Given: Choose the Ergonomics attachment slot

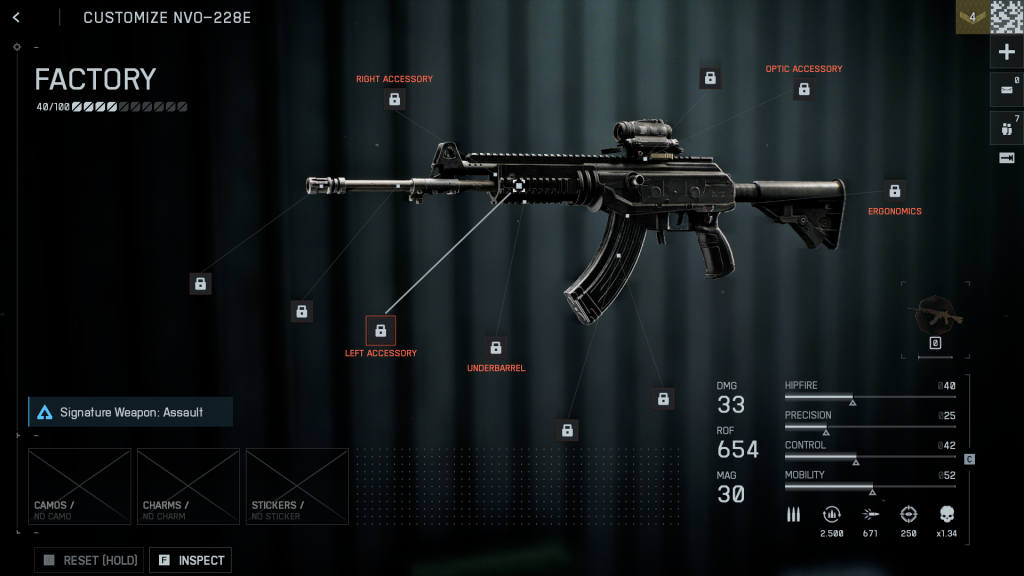Looking at the screenshot, I should click(895, 191).
